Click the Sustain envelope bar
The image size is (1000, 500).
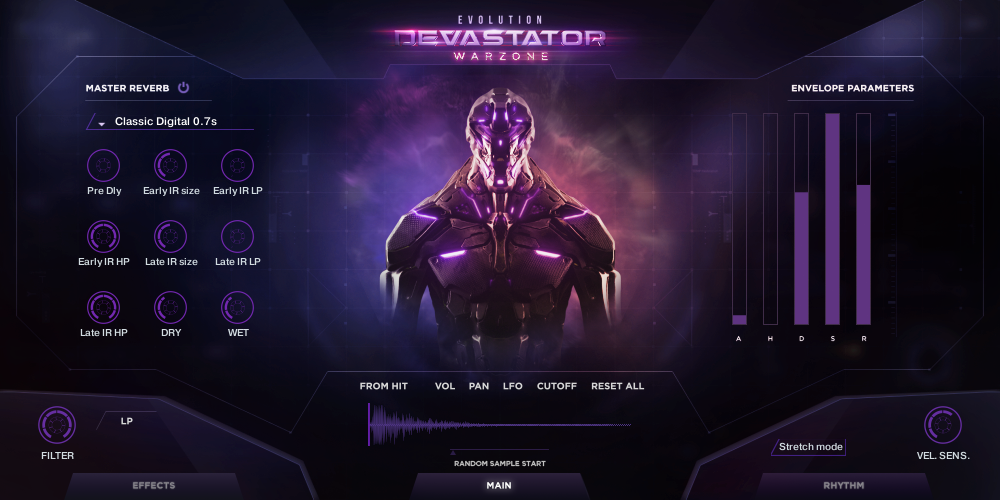pos(832,219)
